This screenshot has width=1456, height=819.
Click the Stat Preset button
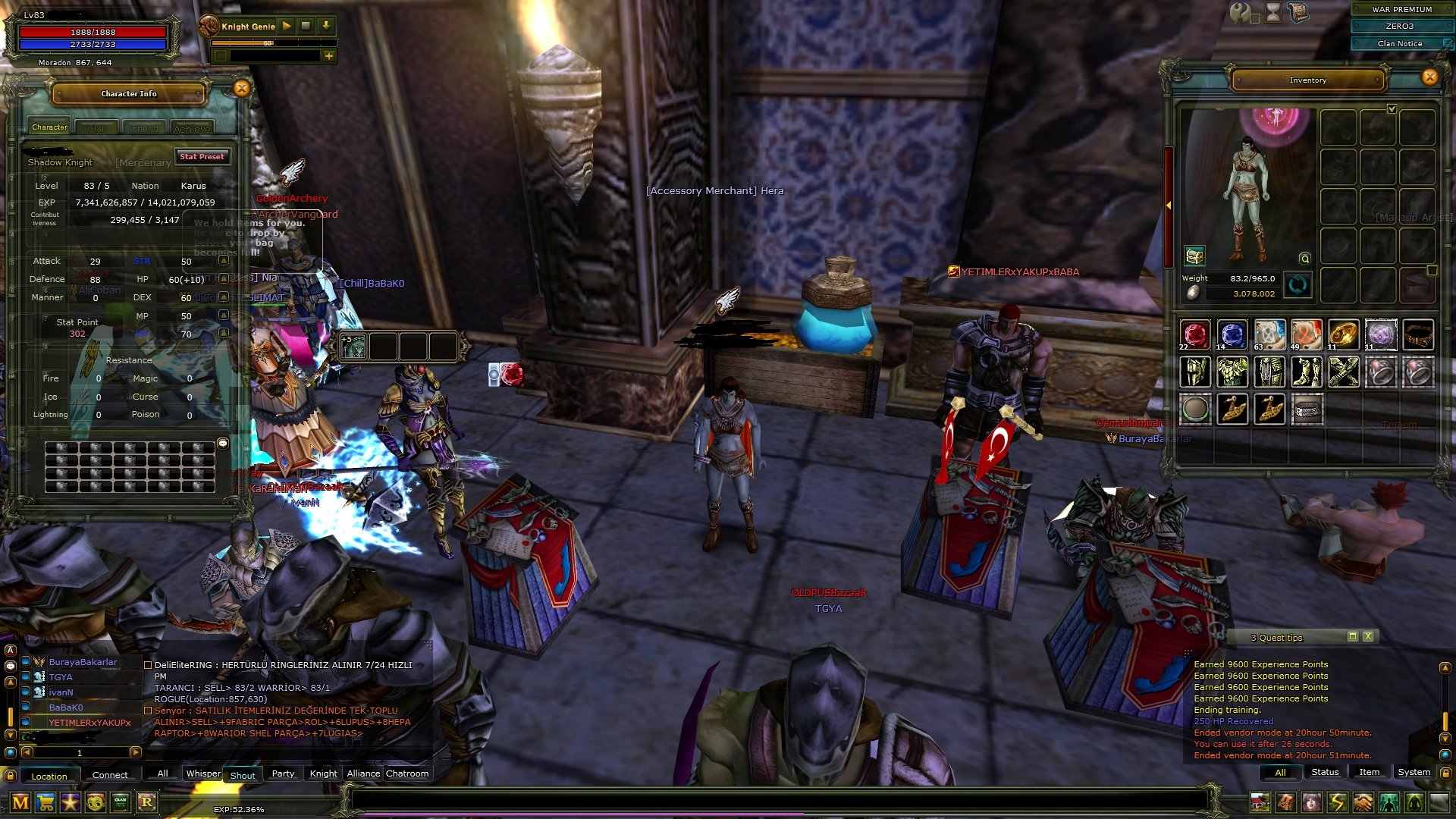tap(202, 157)
